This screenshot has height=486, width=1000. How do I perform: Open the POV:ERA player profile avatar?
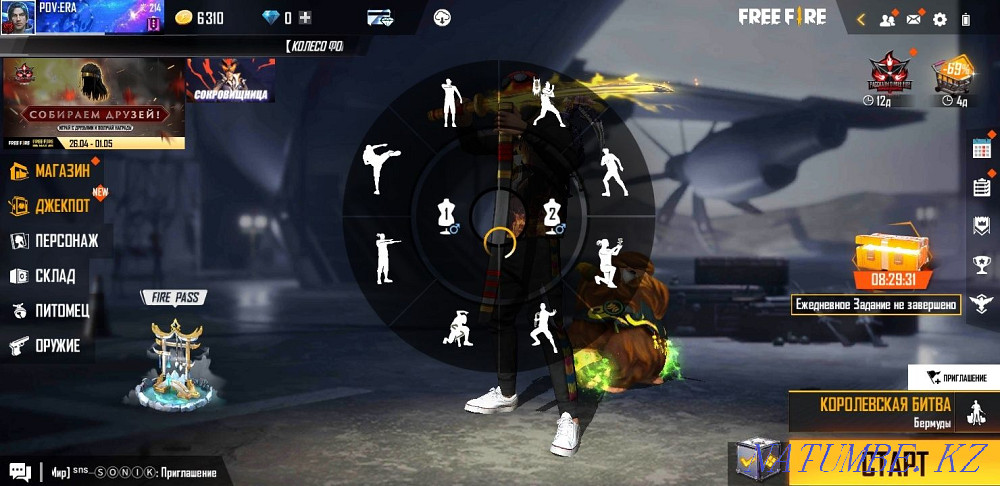coord(19,17)
